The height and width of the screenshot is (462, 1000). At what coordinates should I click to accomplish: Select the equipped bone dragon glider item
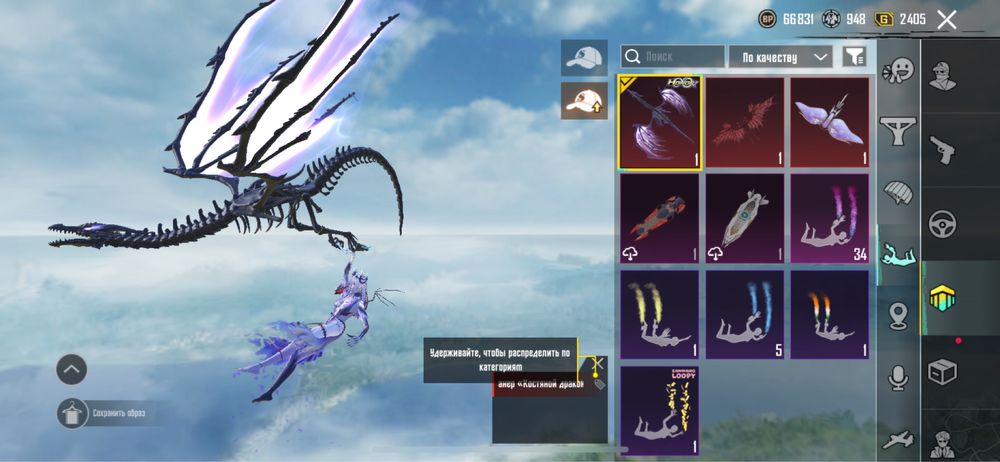[659, 122]
